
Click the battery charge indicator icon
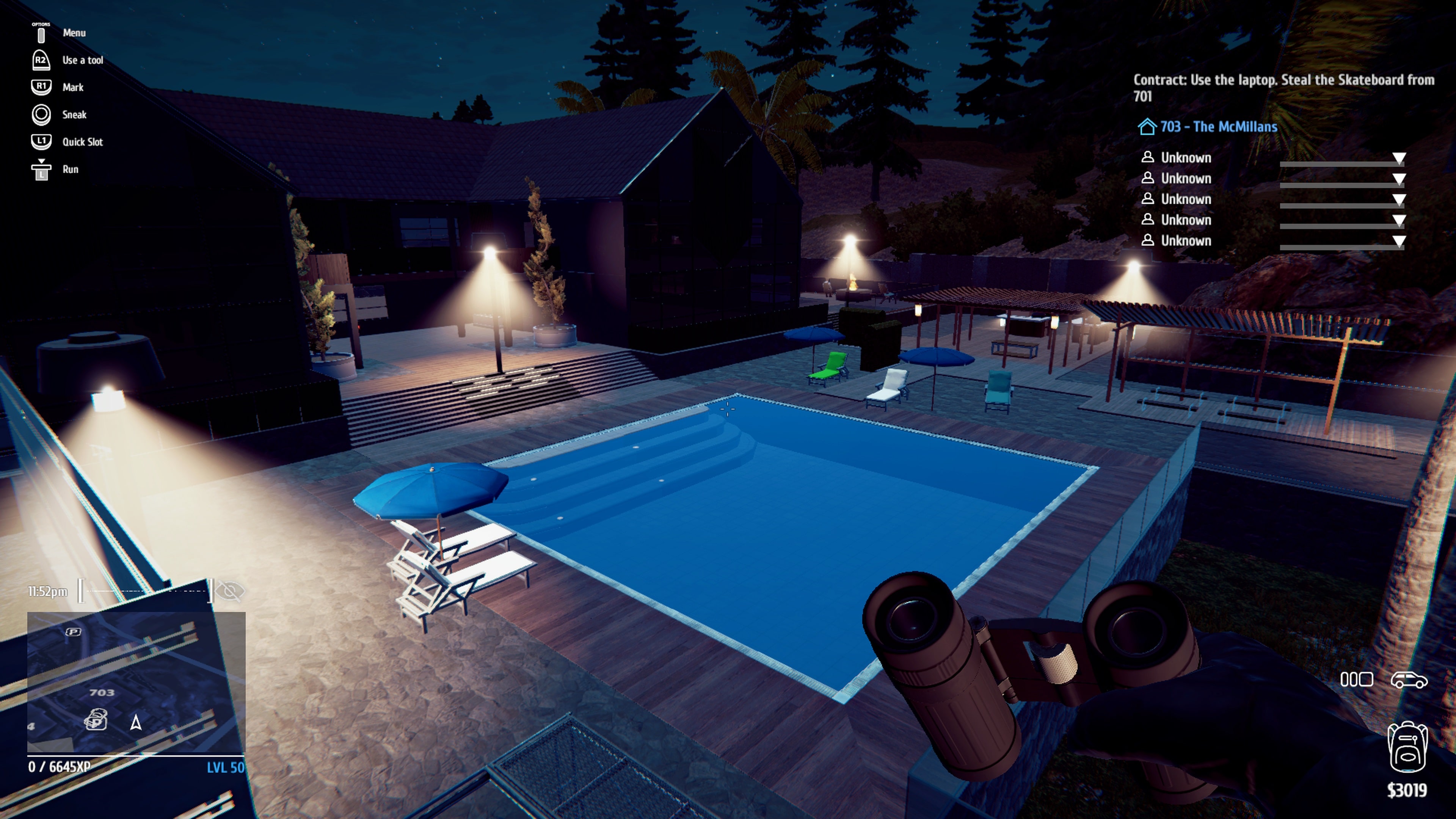[1358, 679]
